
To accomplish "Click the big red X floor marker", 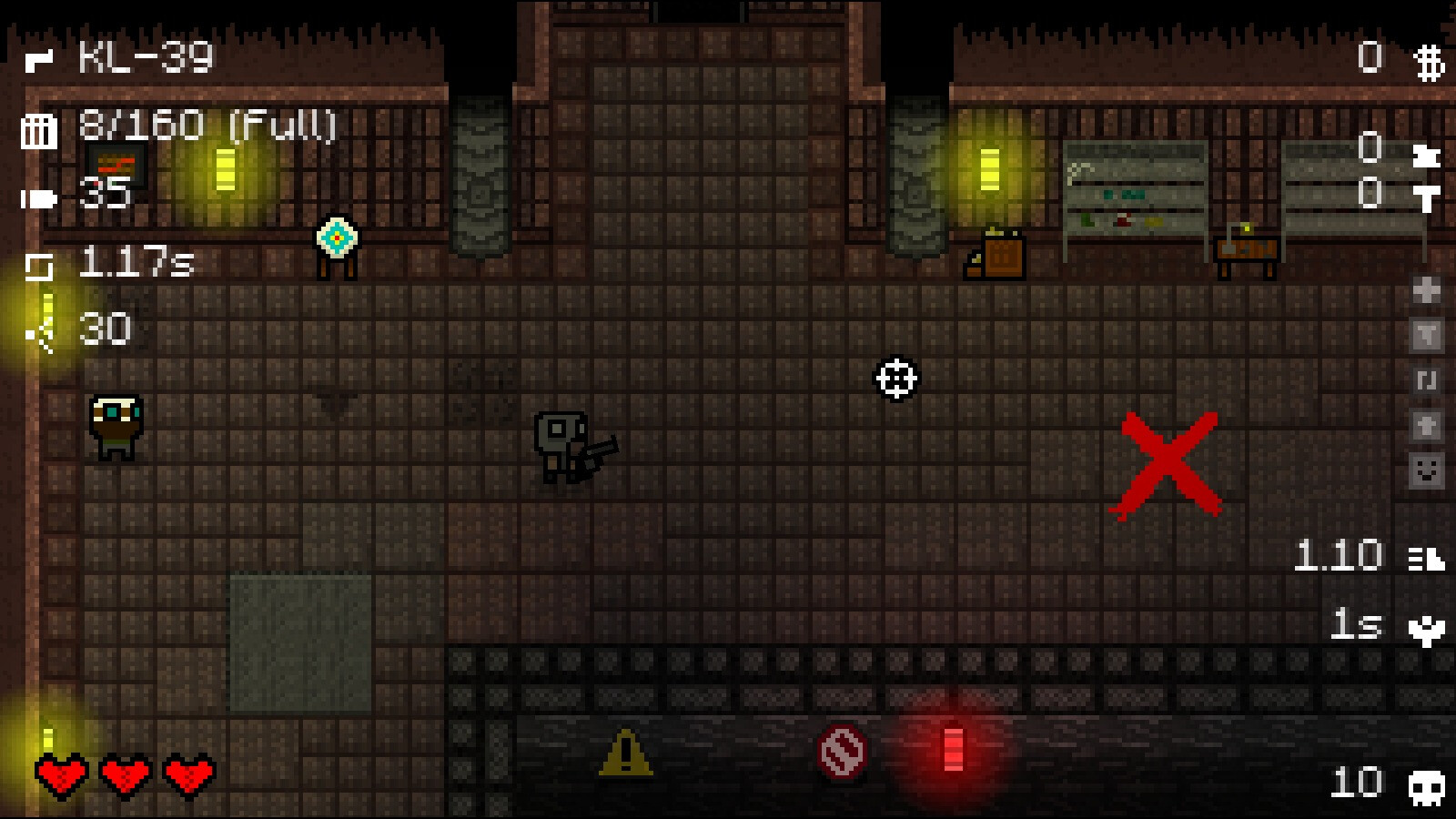I will (x=1168, y=464).
